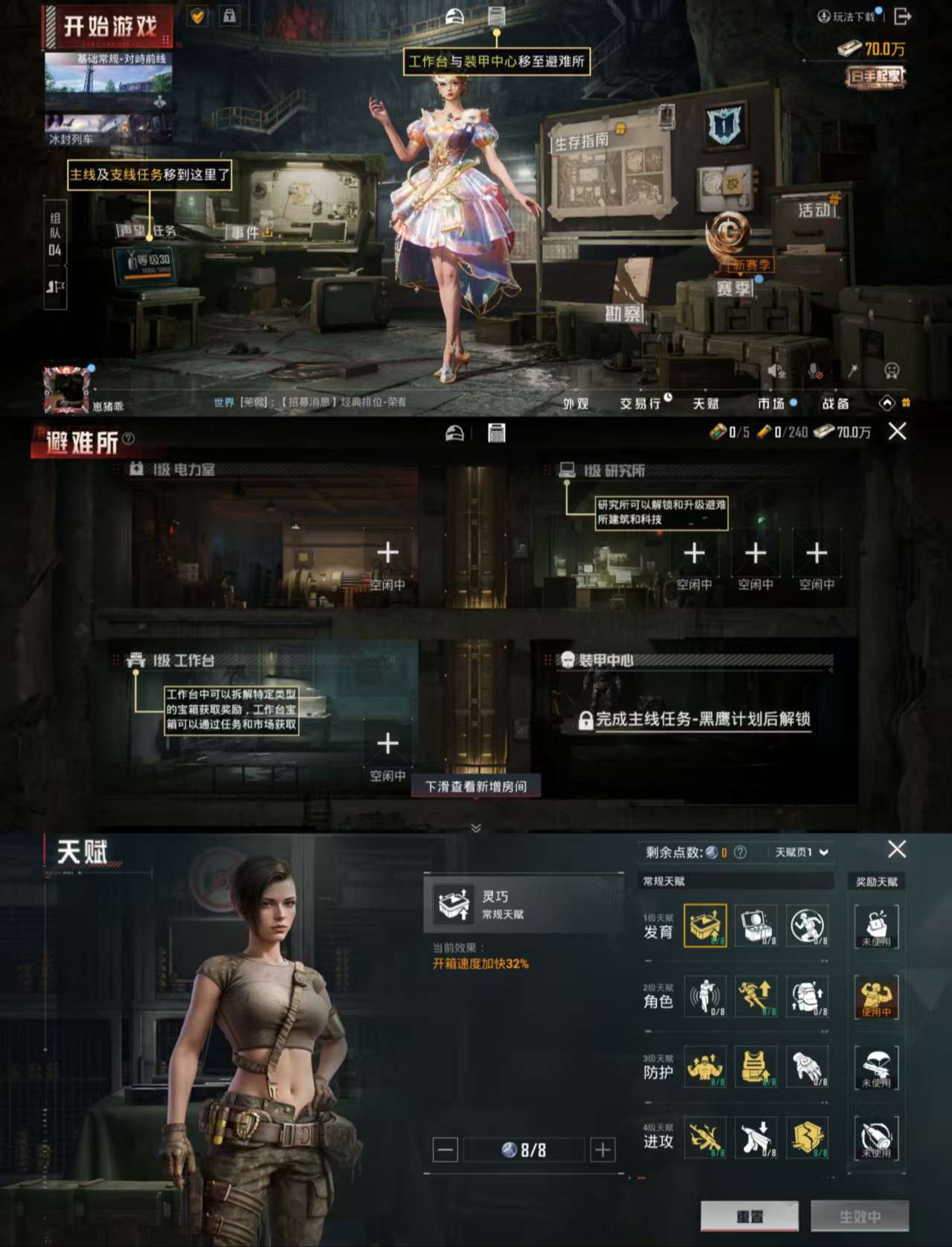Viewport: 952px width, 1247px height.
Task: Switch to the 市场 tab
Action: pyautogui.click(x=772, y=402)
